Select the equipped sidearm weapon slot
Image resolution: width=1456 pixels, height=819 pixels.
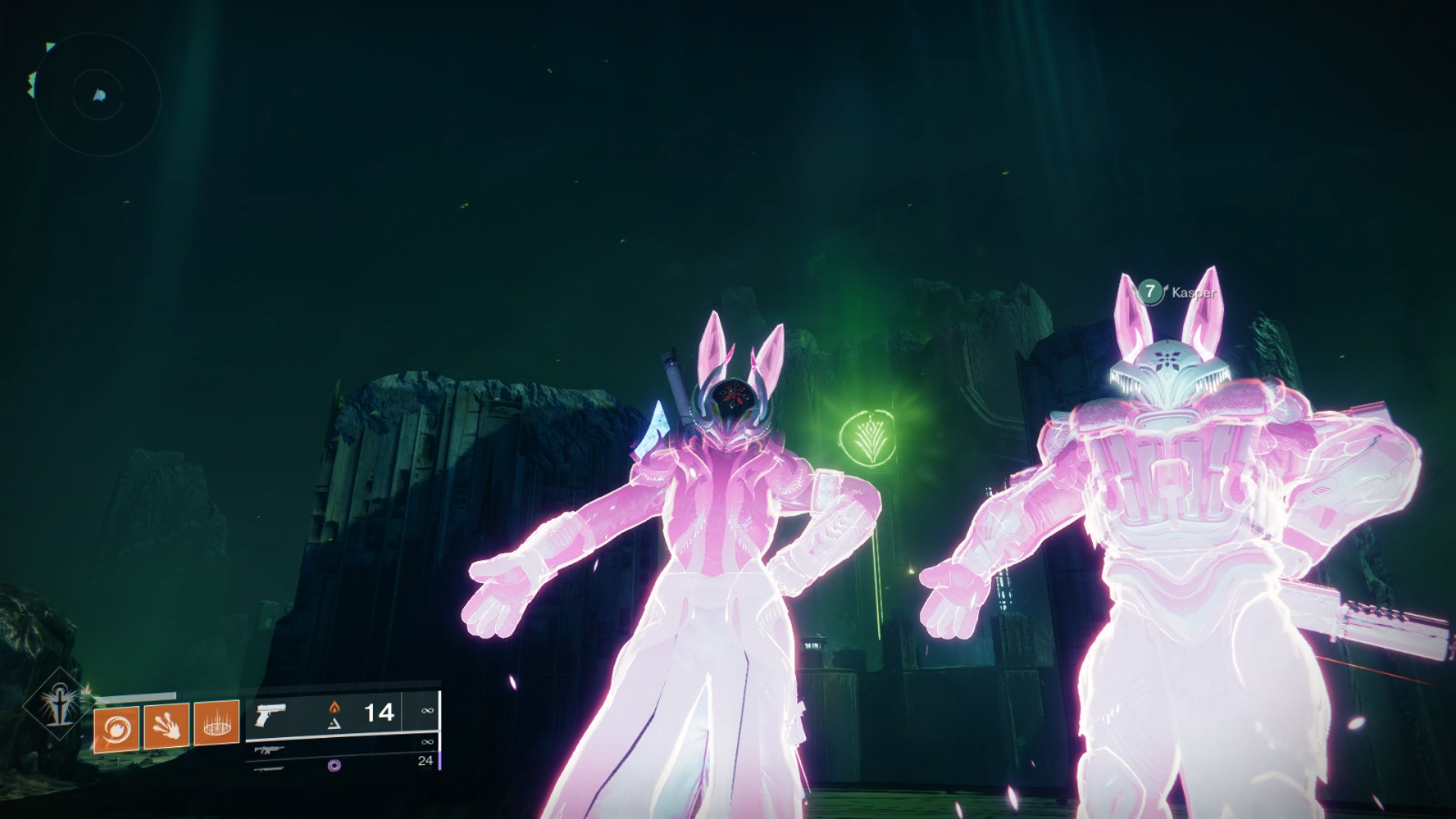(271, 714)
